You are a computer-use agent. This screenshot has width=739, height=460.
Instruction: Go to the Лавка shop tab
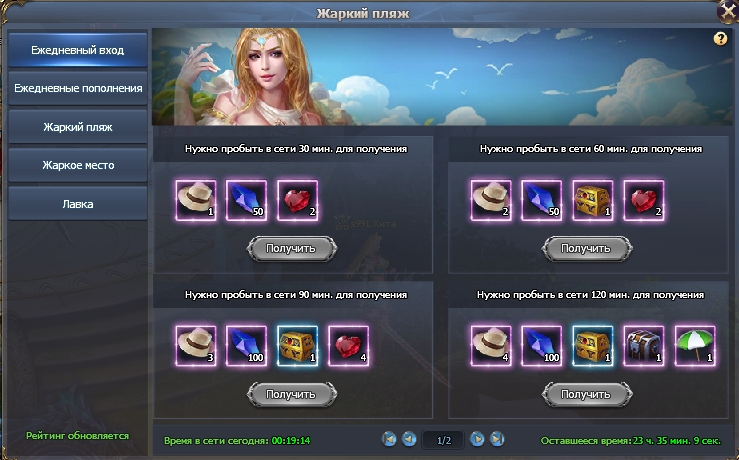coord(77,203)
